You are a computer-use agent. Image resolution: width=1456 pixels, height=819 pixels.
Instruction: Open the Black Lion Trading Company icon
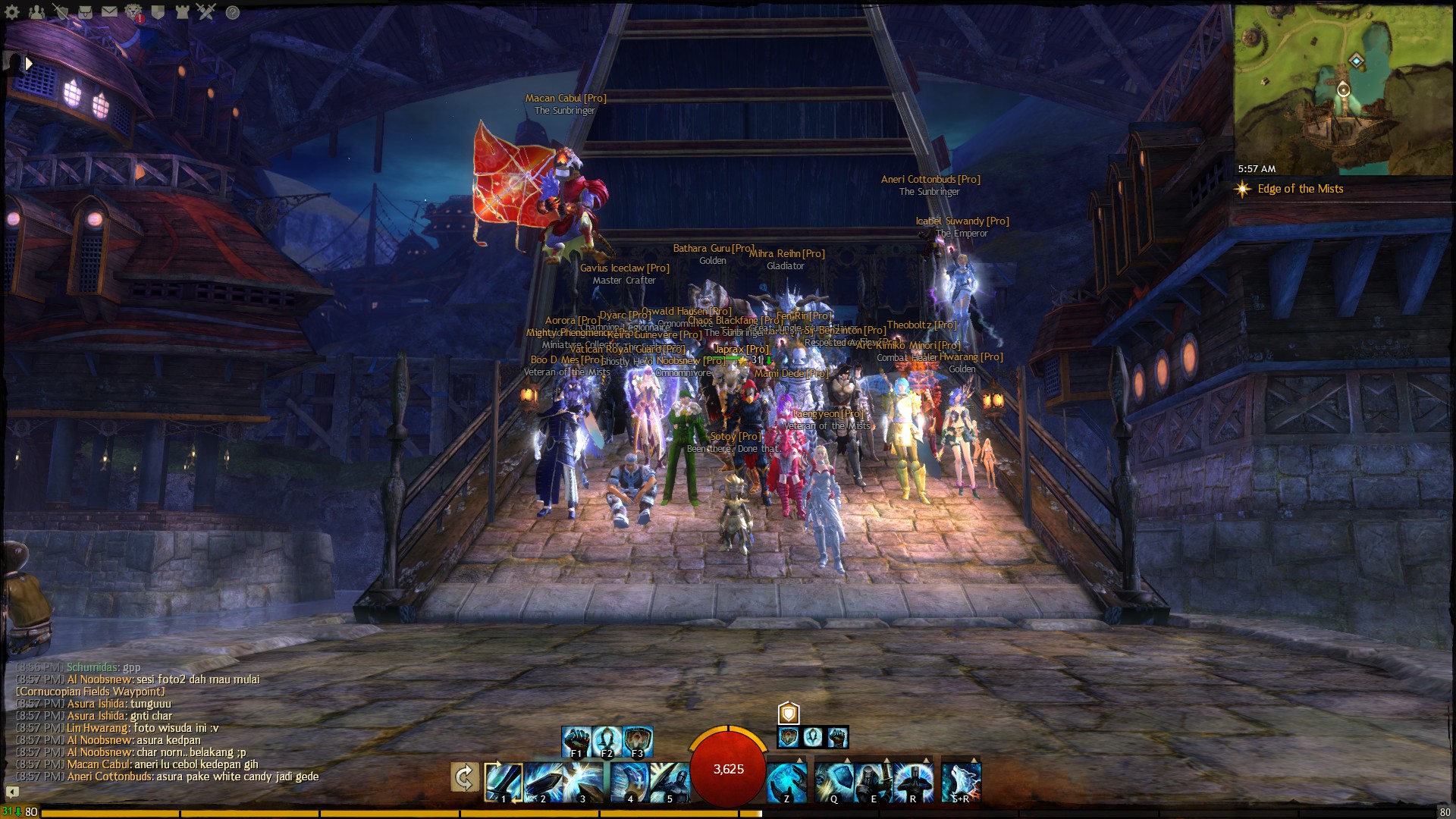coord(133,12)
